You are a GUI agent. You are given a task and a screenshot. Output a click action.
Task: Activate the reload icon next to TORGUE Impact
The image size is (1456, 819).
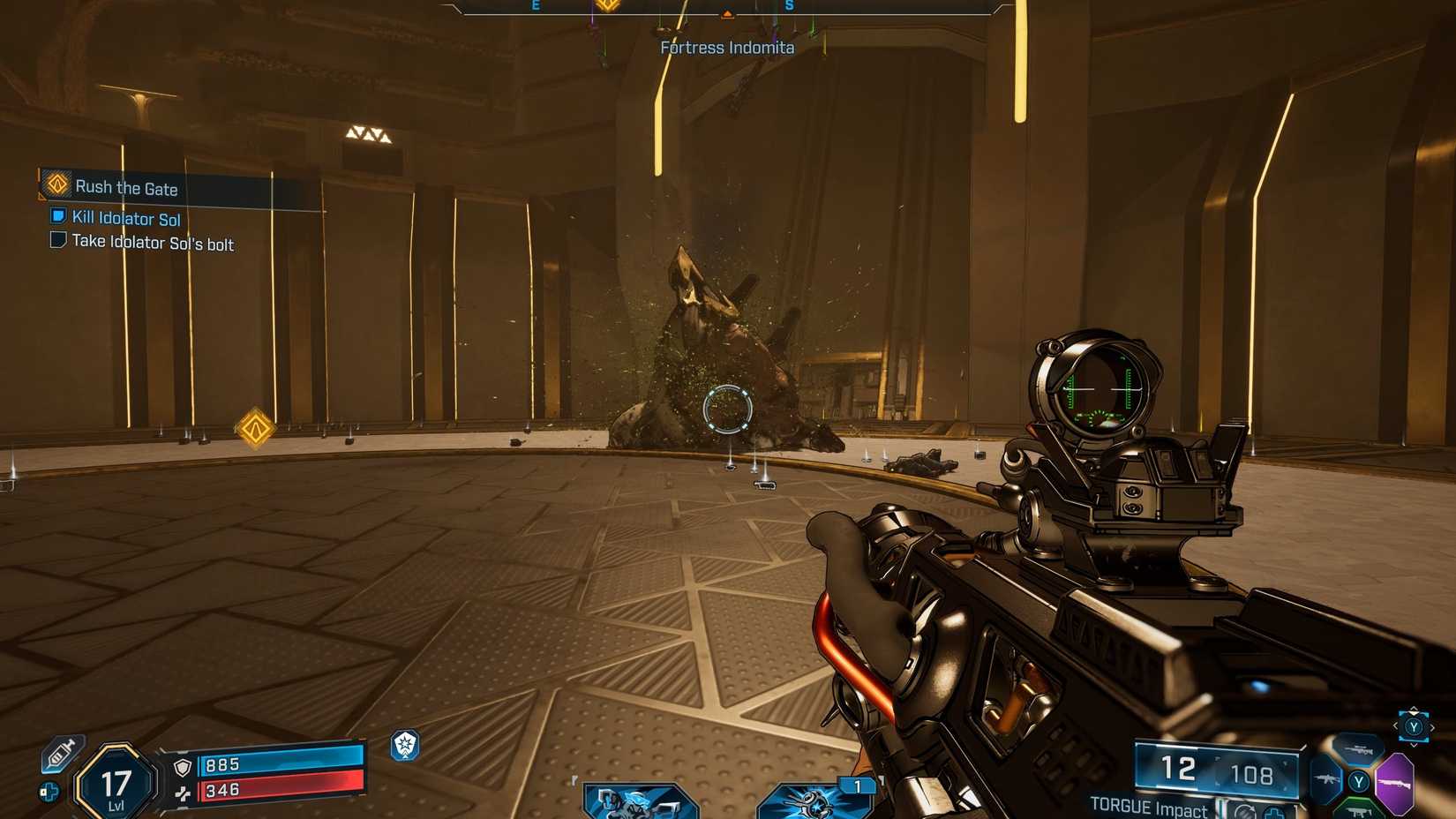point(1245,812)
